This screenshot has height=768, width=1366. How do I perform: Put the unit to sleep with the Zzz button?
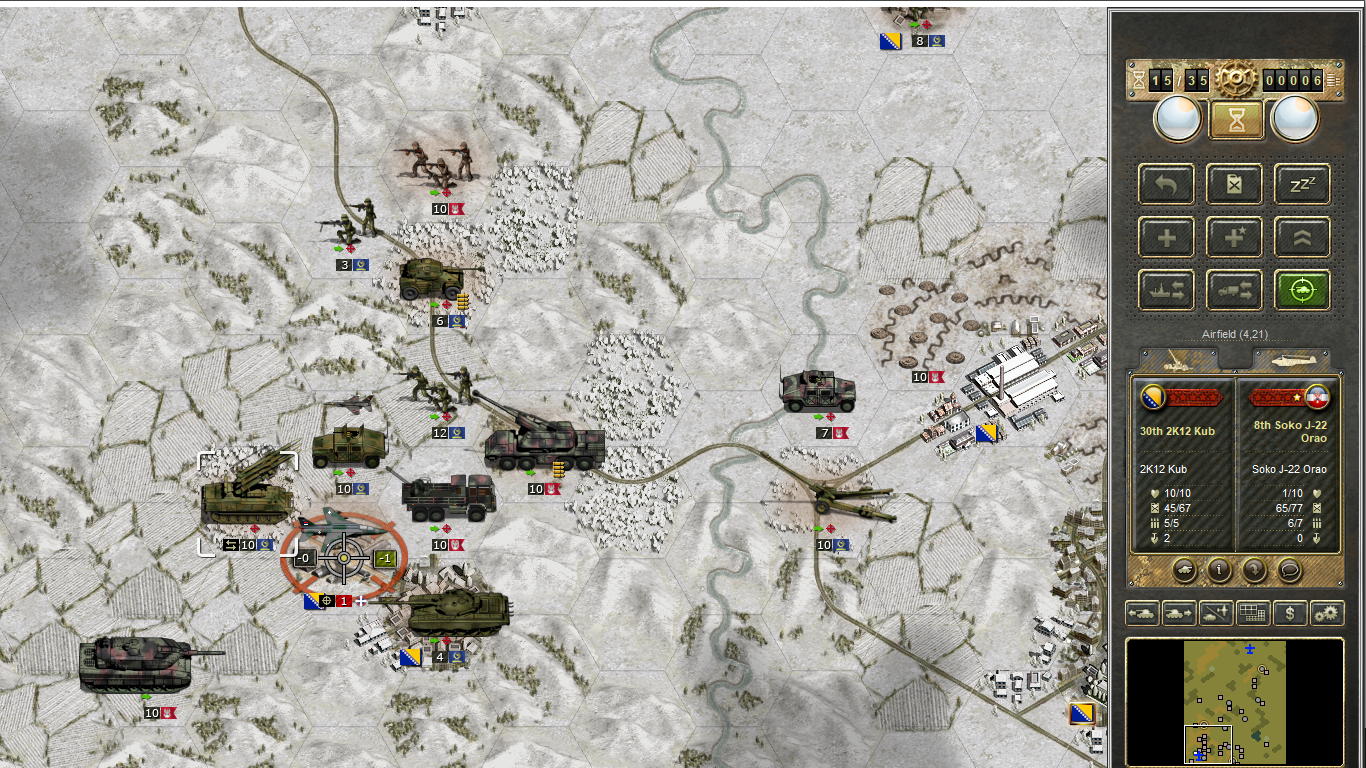1302,184
